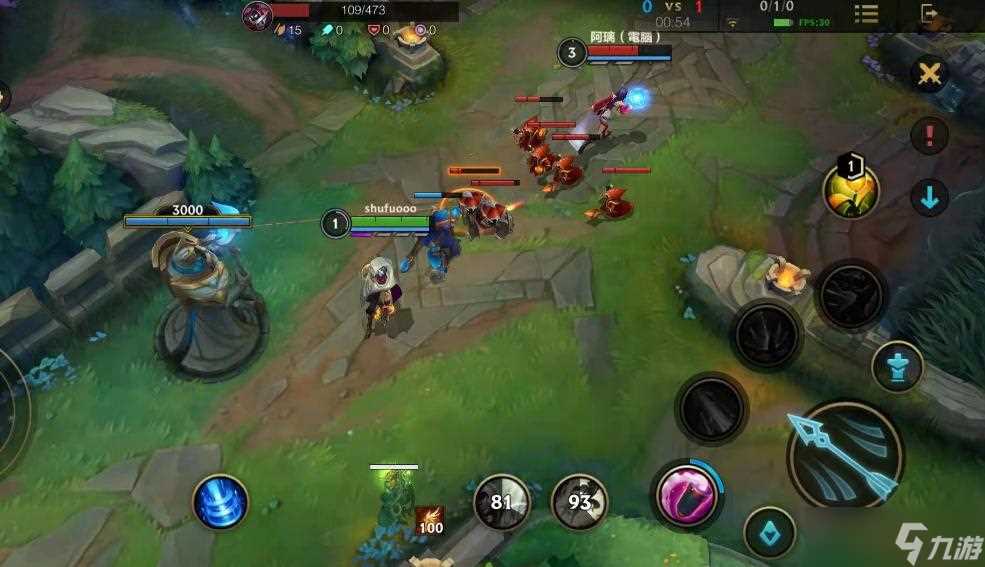This screenshot has width=985, height=567.
Task: Tap the blue ward totem button
Action: coord(896,367)
